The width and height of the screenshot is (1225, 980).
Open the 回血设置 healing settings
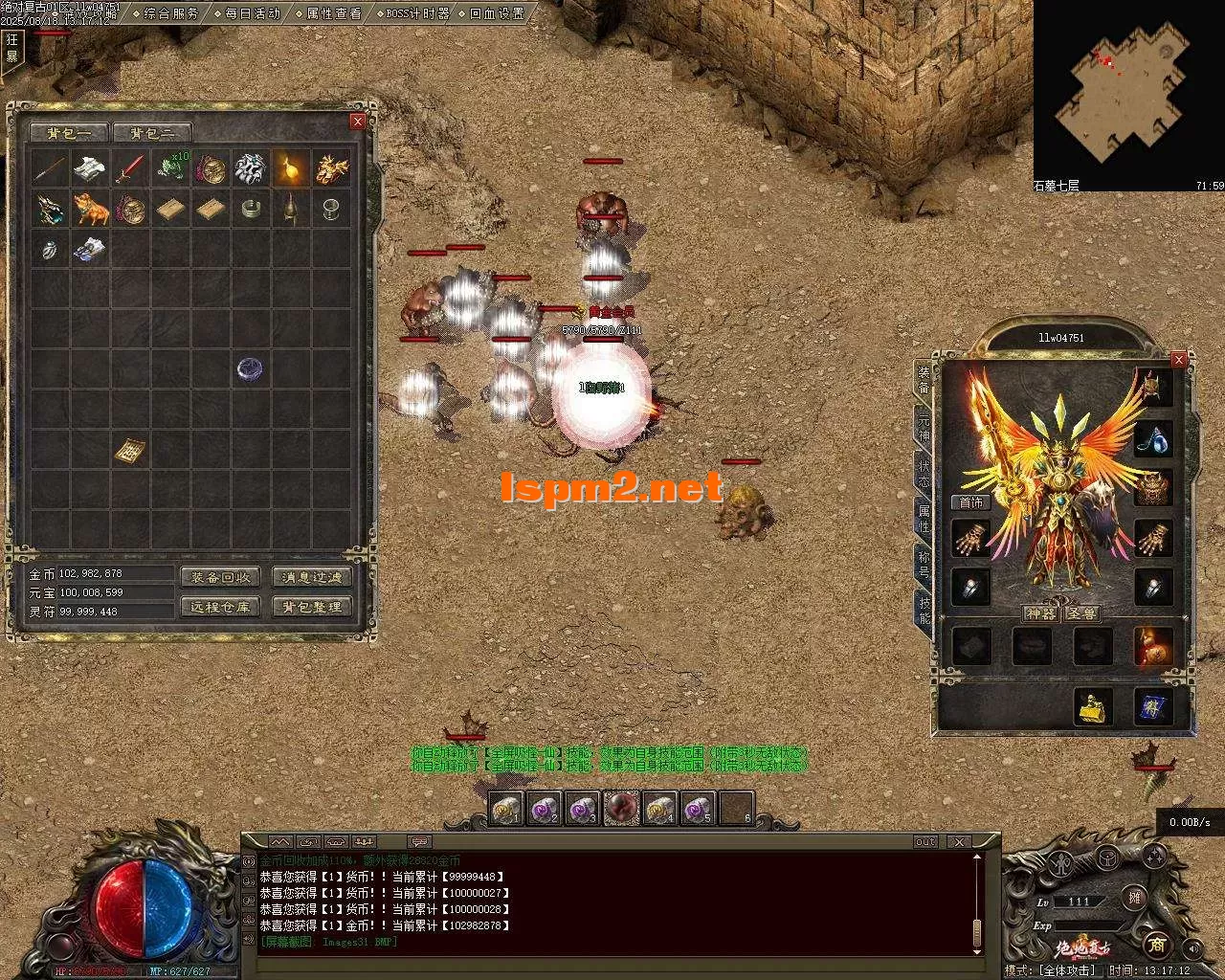pos(498,13)
